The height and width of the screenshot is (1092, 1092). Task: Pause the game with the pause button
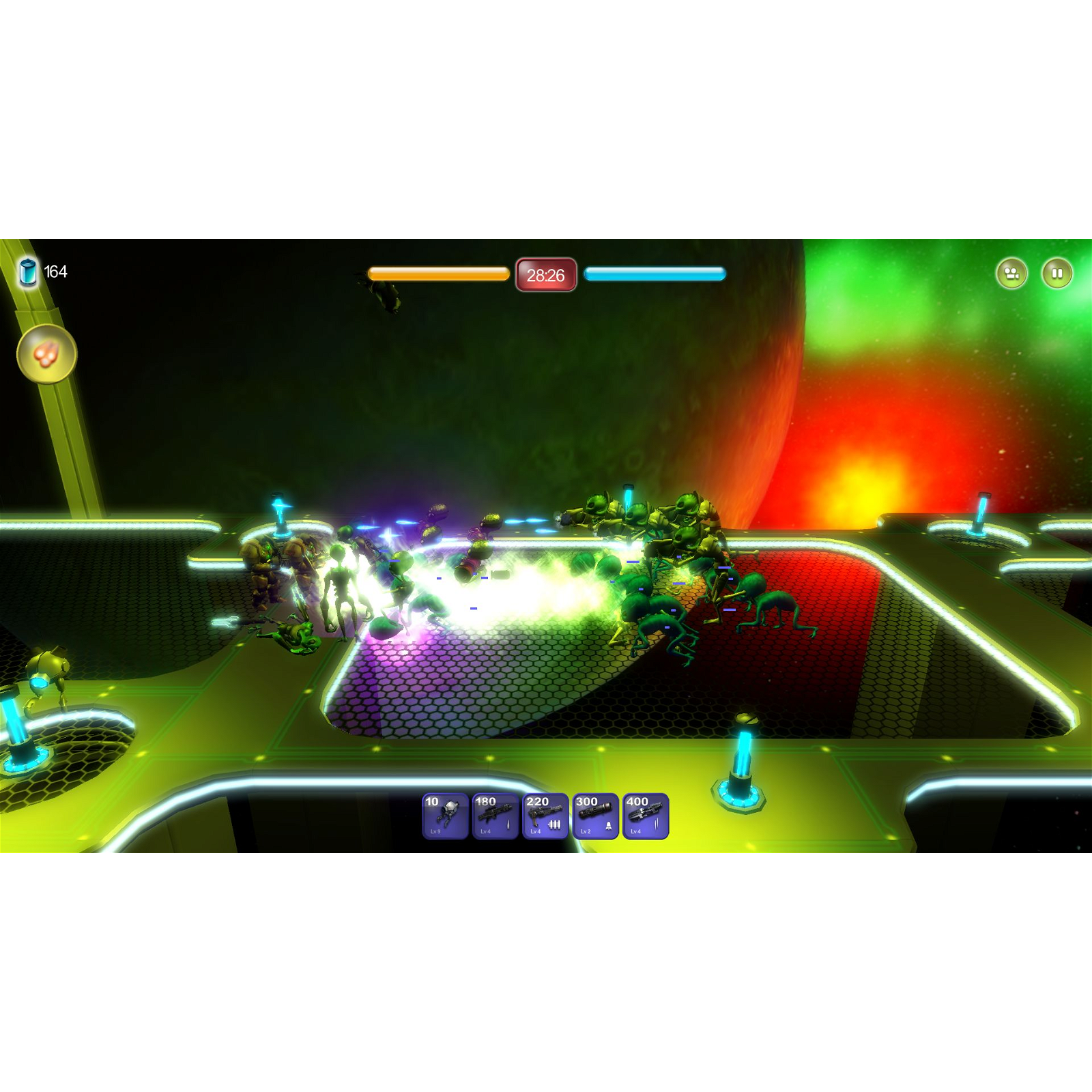1057,272
